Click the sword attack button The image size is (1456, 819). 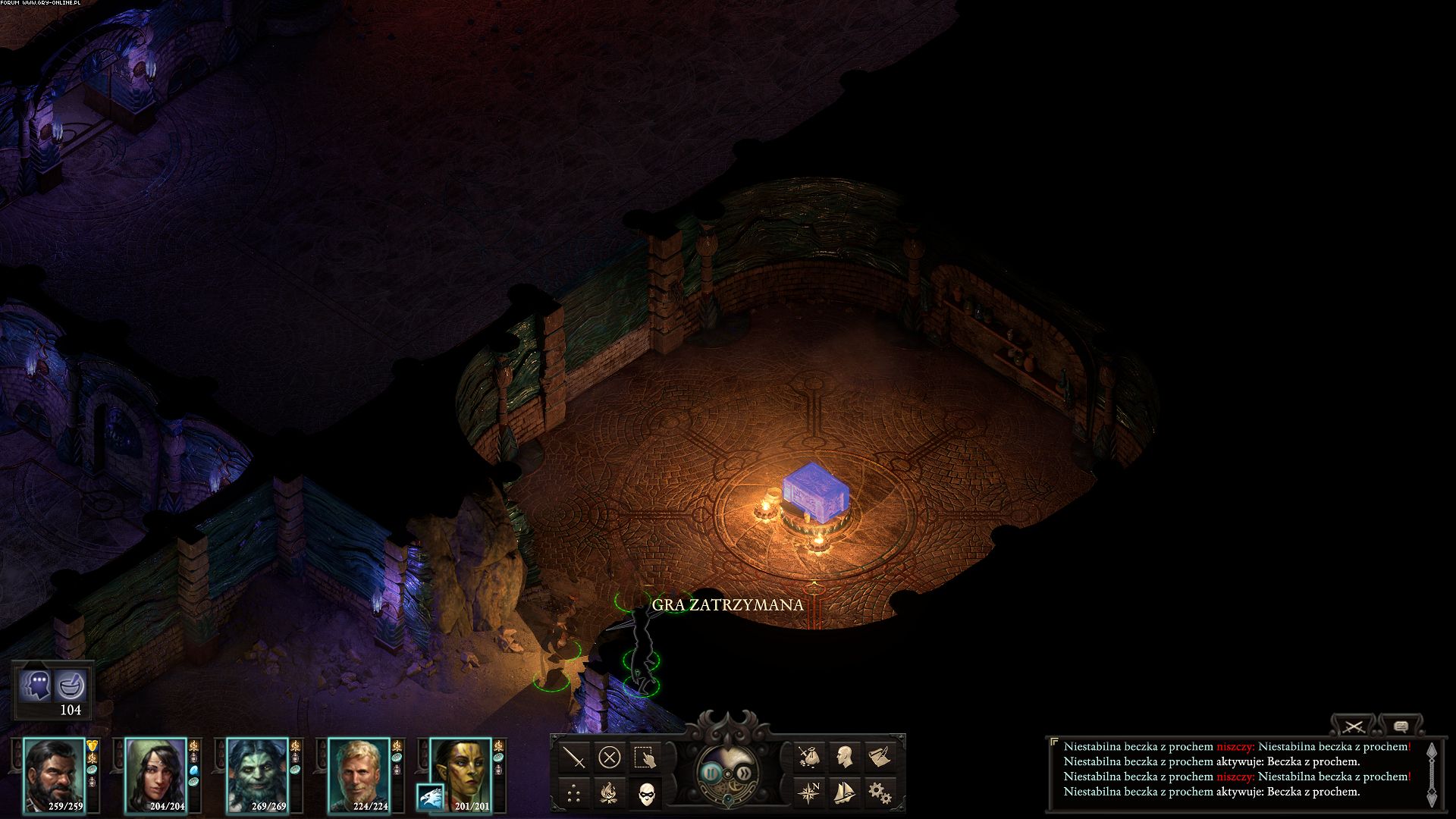575,757
